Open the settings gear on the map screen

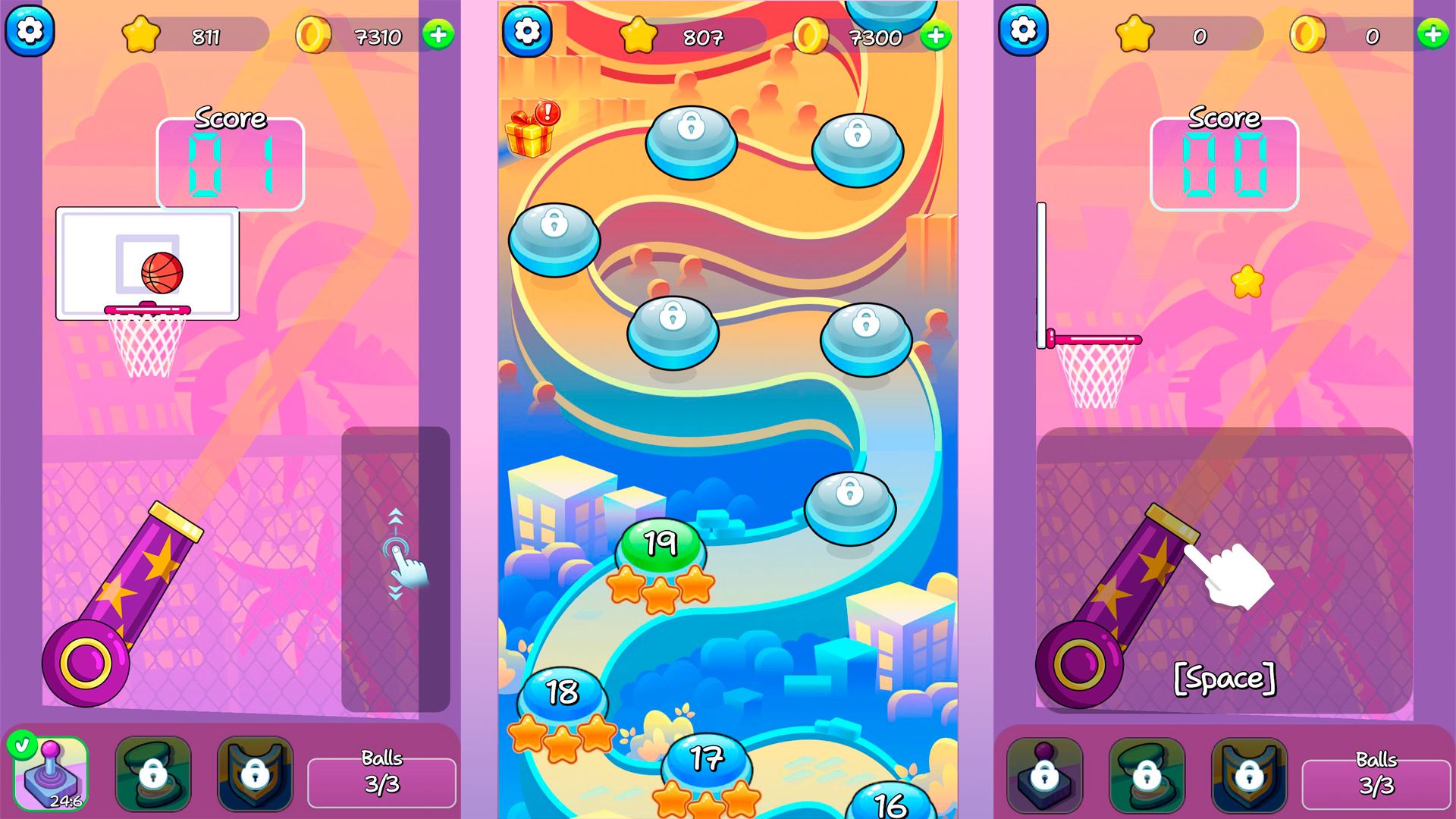click(x=529, y=32)
